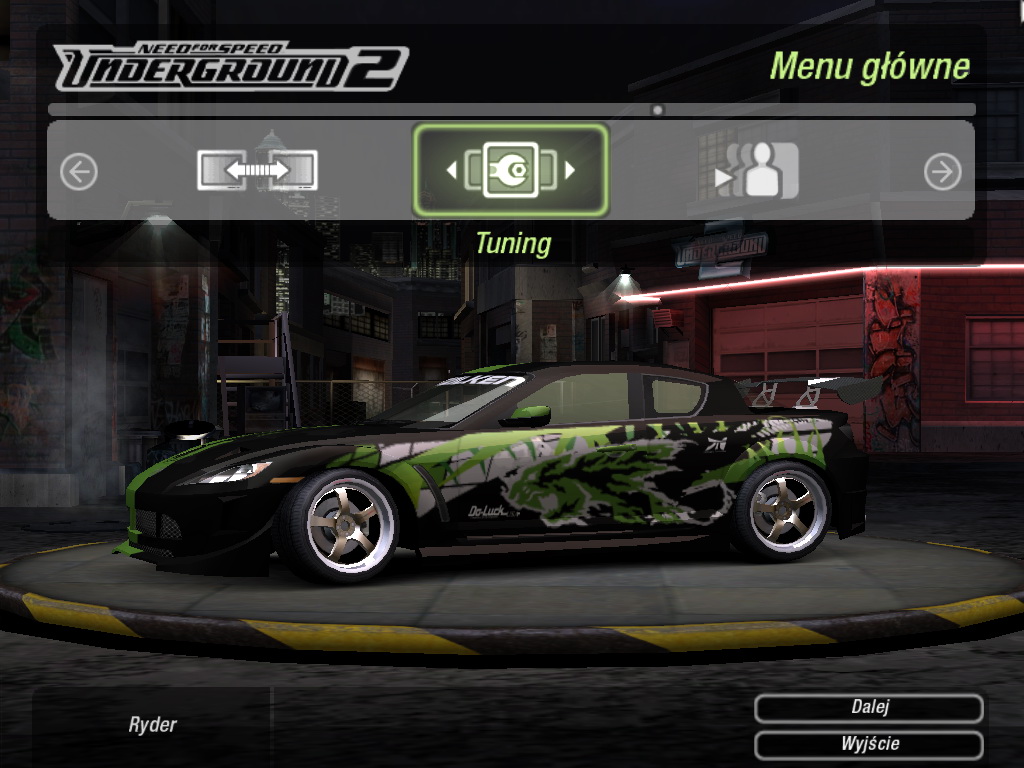
Task: Click the right circular scroll arrow
Action: pos(942,172)
